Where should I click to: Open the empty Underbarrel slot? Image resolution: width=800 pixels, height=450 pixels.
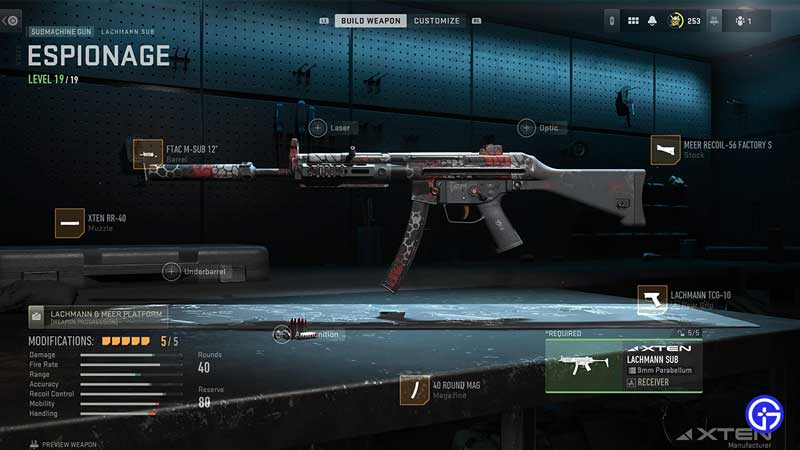coord(171,271)
